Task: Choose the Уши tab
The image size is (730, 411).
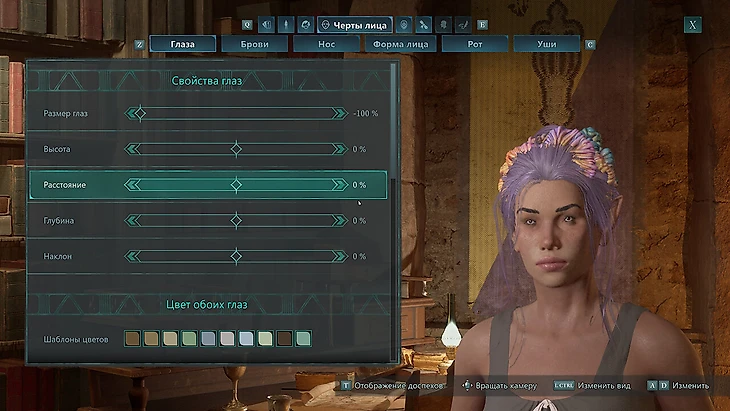Action: tap(546, 44)
